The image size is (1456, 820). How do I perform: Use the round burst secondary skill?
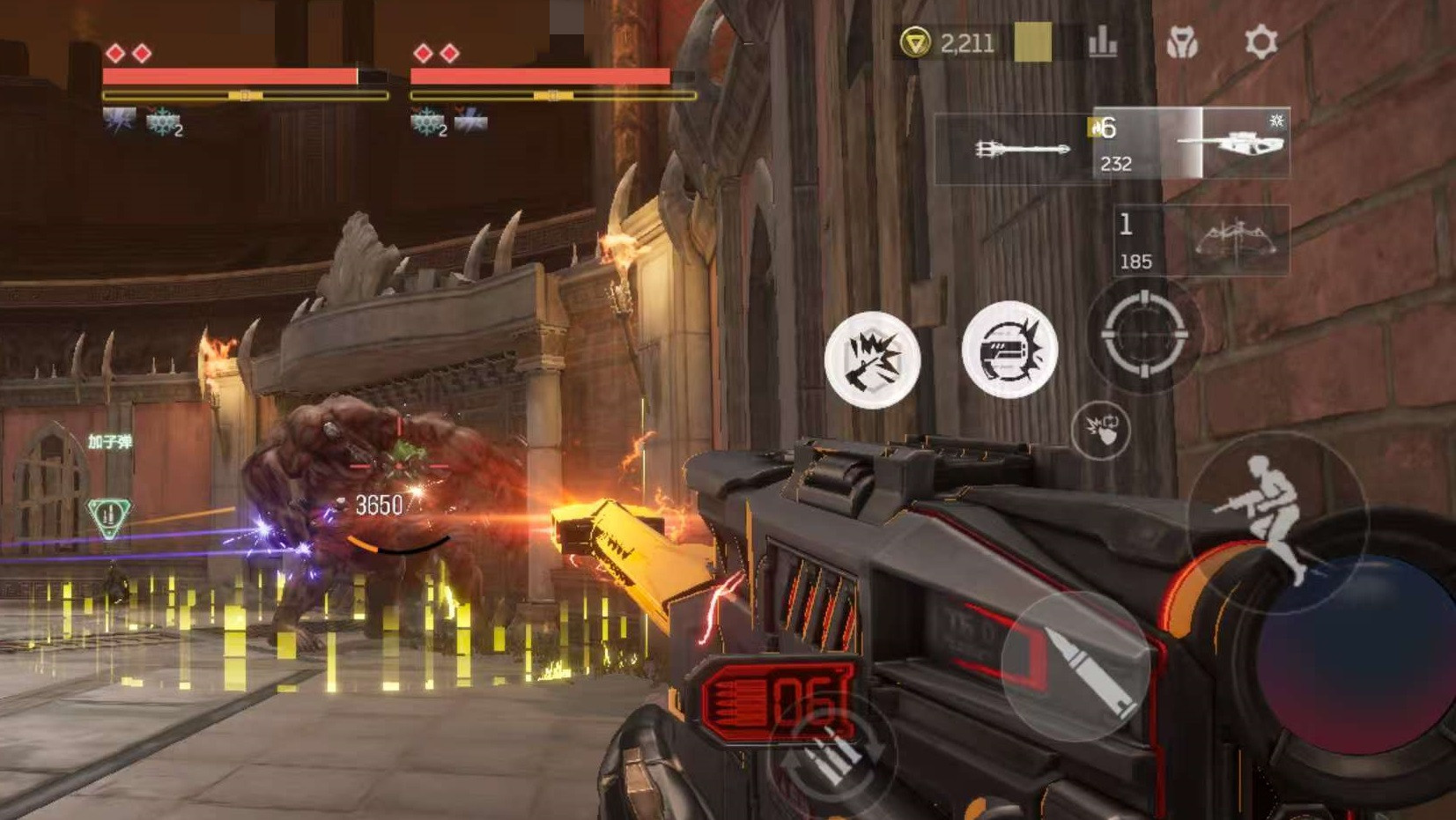point(1009,350)
